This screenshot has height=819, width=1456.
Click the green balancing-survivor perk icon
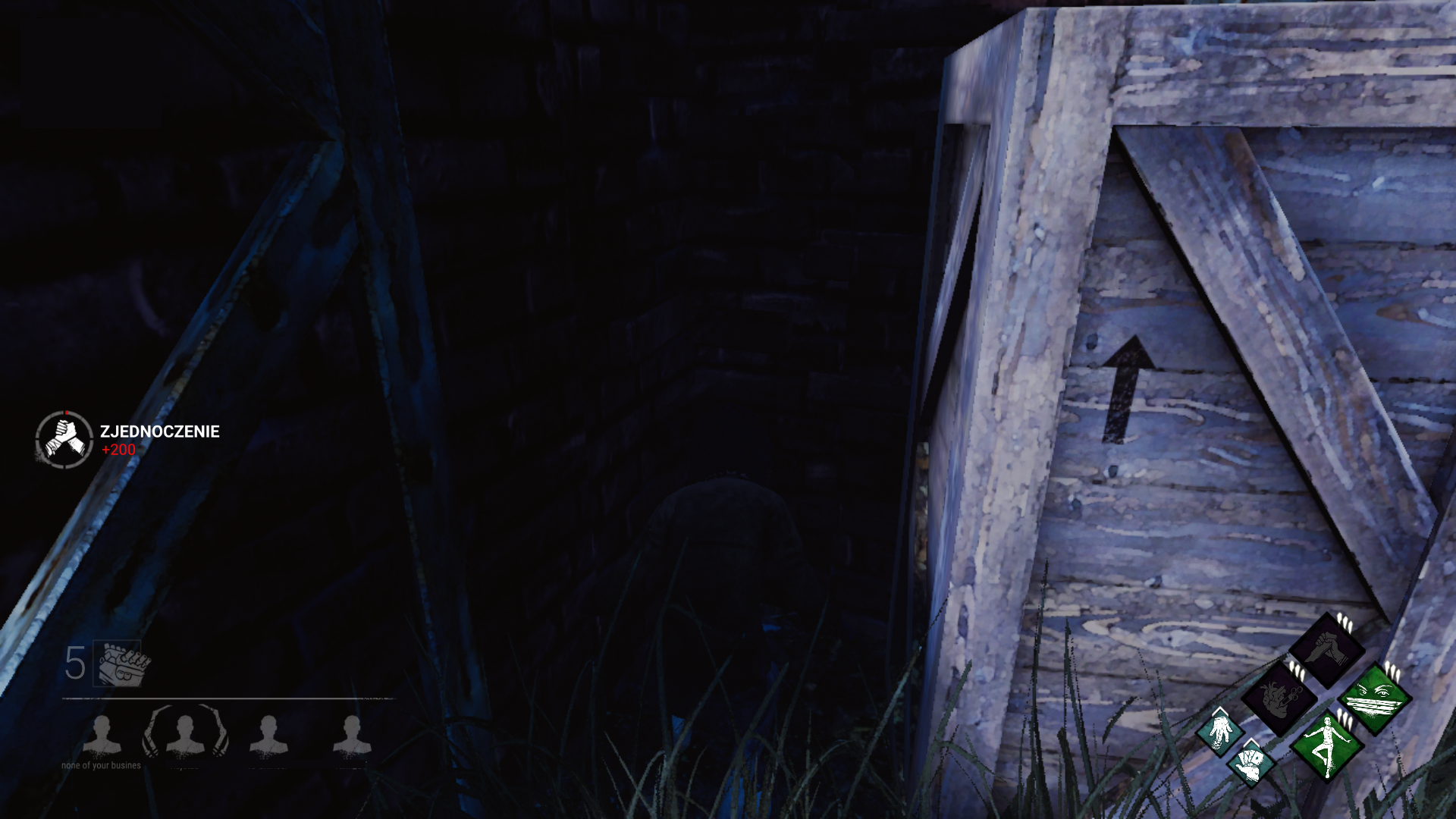tap(1328, 748)
